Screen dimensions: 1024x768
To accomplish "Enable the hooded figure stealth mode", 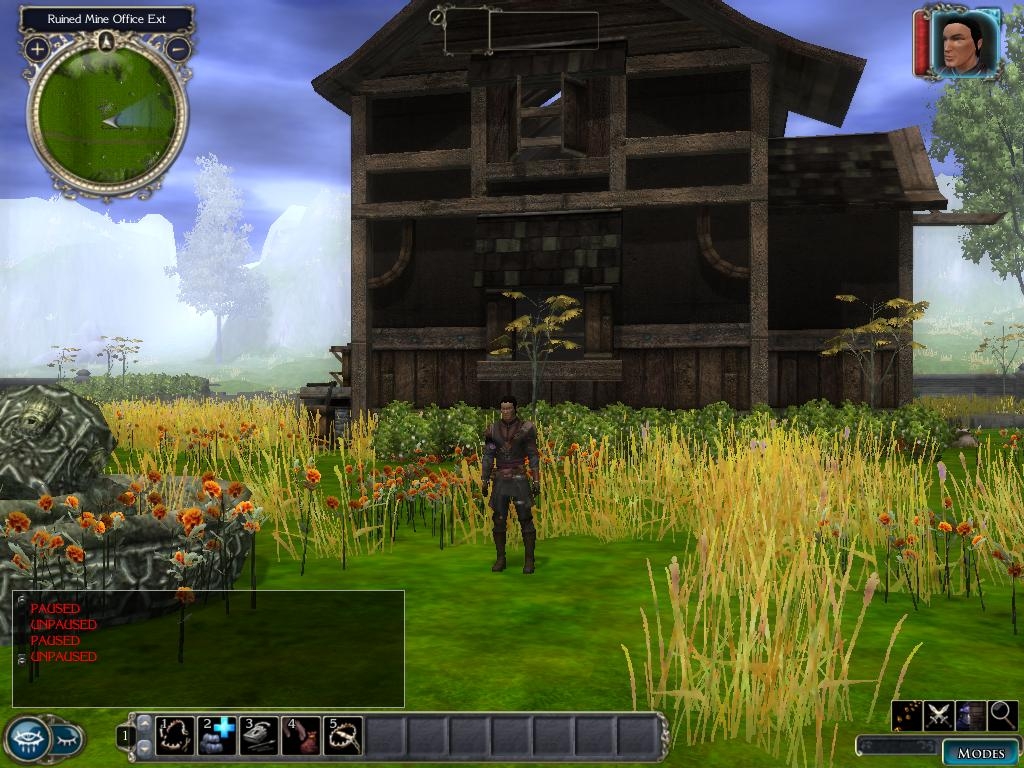I will (x=970, y=715).
